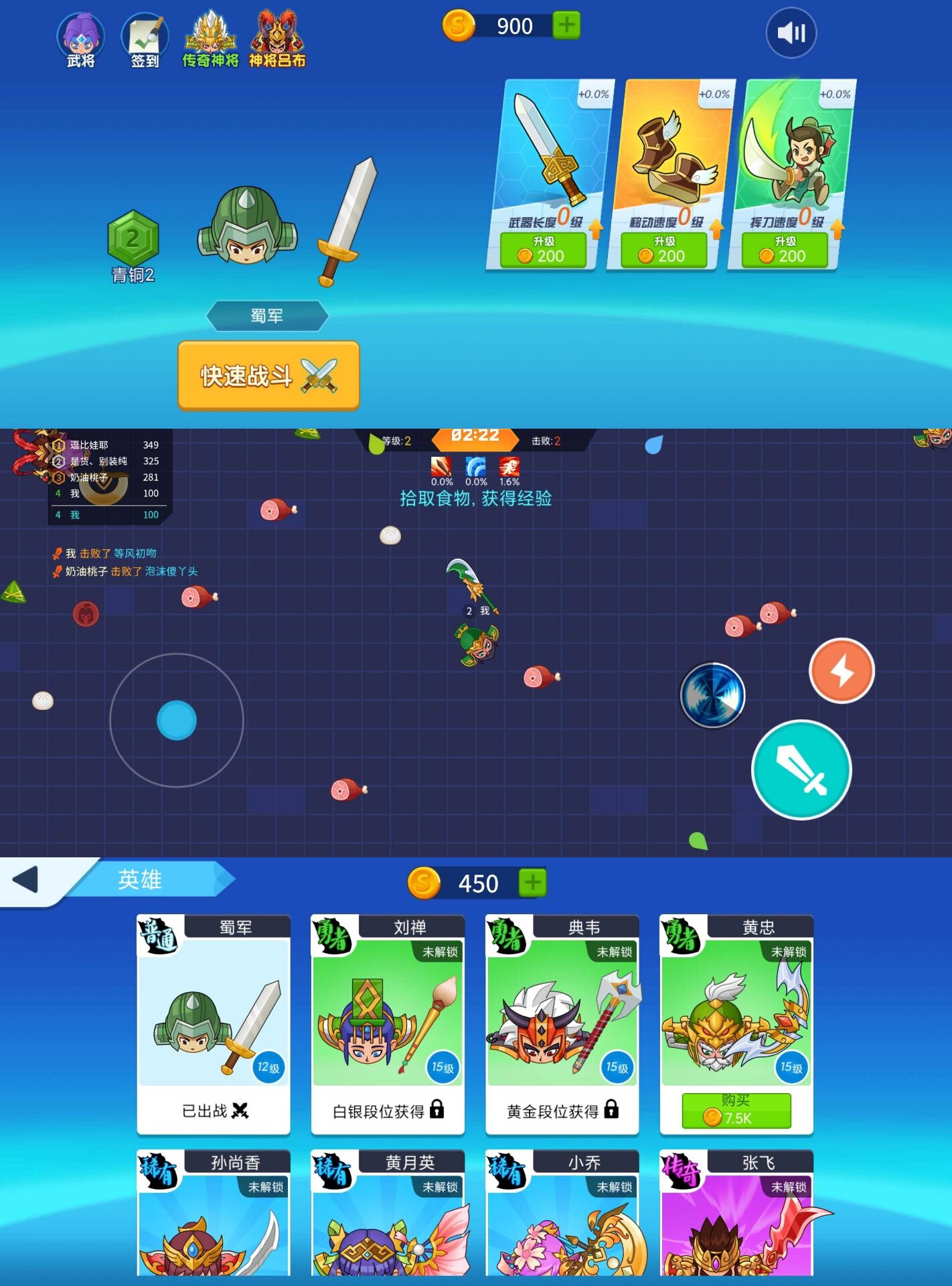Open the 签到 daily check-in
Viewport: 952px width, 1286px height.
145,40
